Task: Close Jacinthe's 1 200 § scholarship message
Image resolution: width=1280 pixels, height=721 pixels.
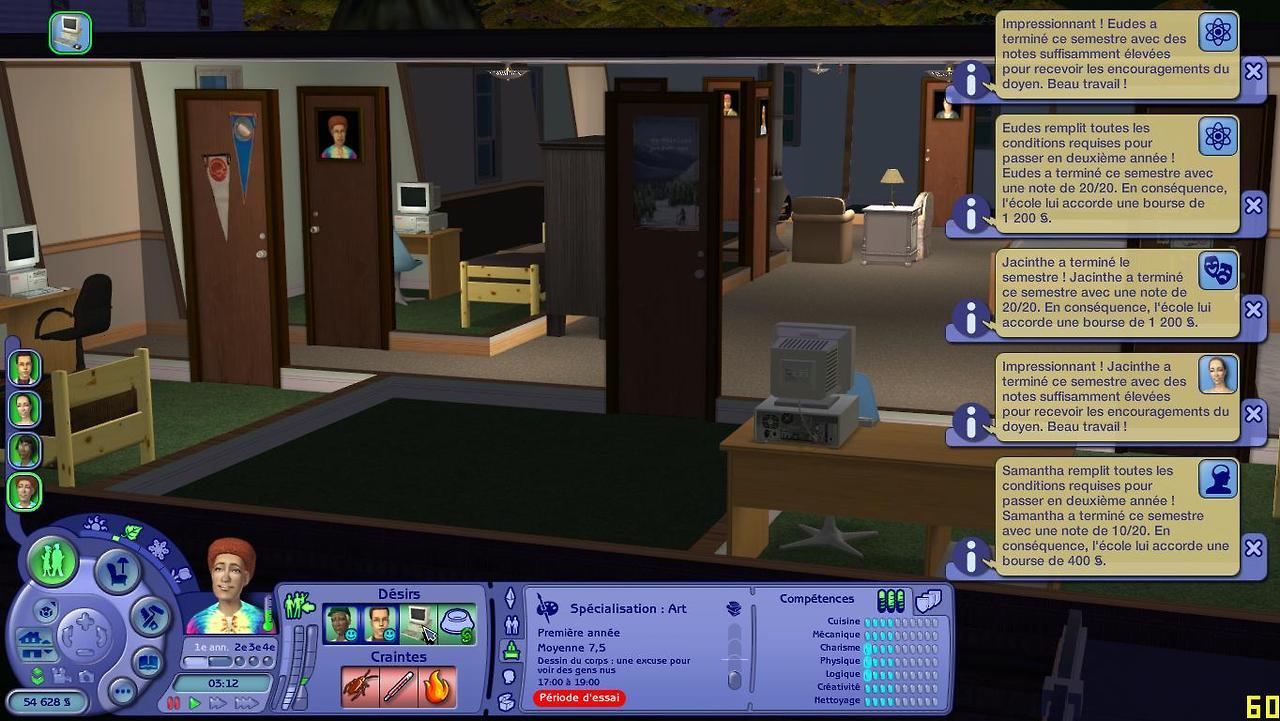Action: click(1253, 310)
